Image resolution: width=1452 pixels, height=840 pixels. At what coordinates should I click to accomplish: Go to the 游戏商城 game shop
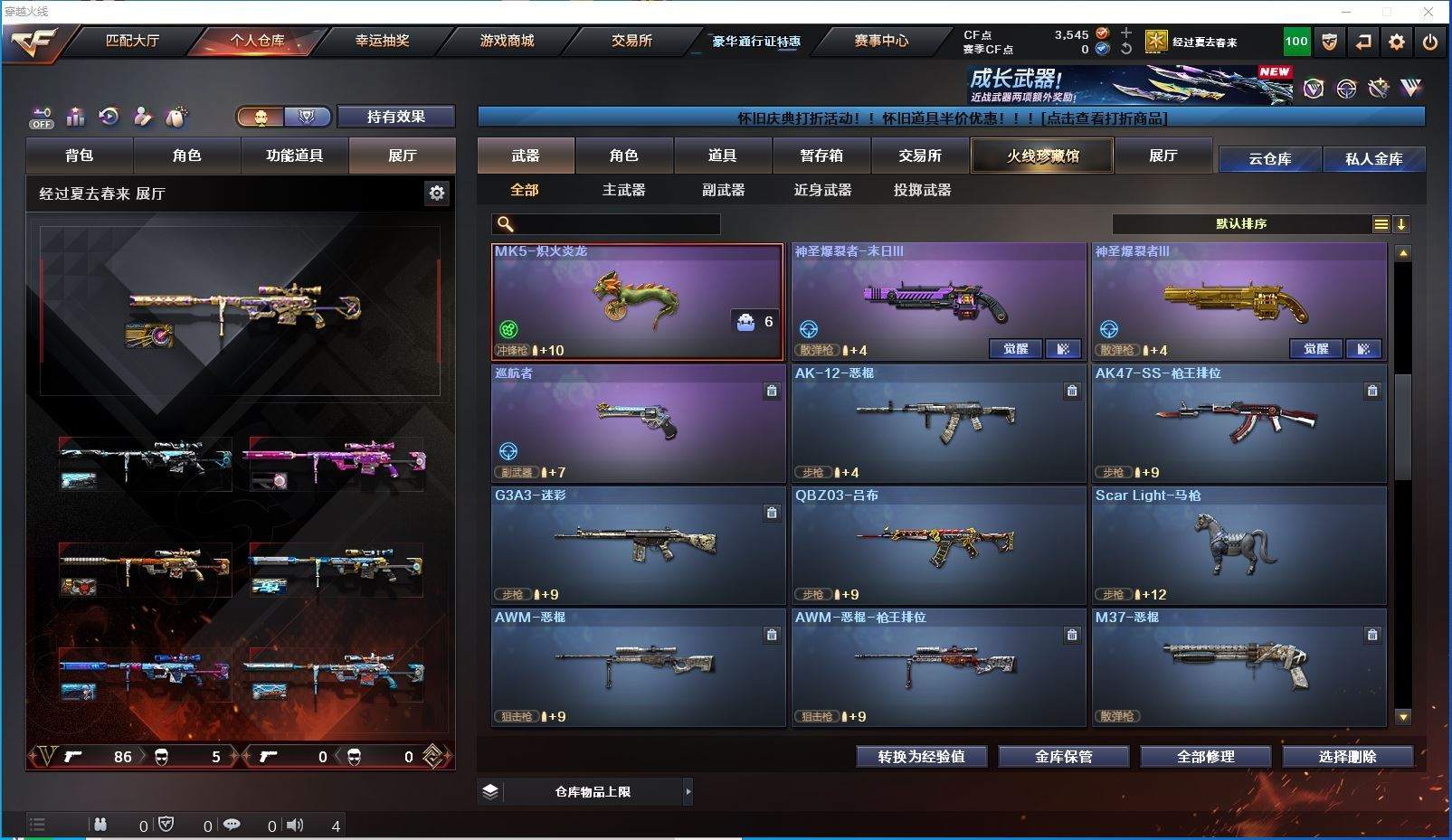tap(507, 41)
